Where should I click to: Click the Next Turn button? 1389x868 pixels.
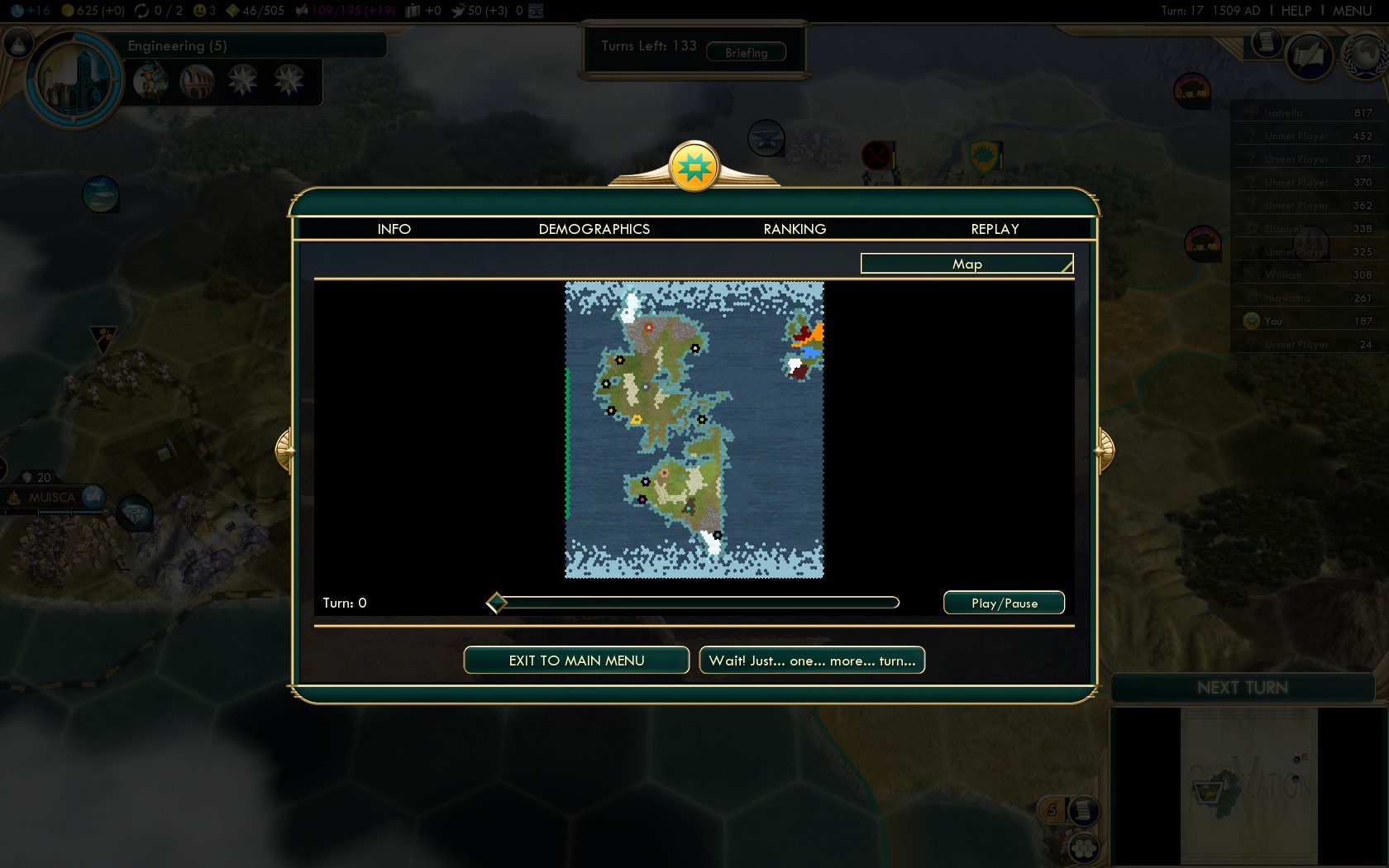click(x=1242, y=688)
